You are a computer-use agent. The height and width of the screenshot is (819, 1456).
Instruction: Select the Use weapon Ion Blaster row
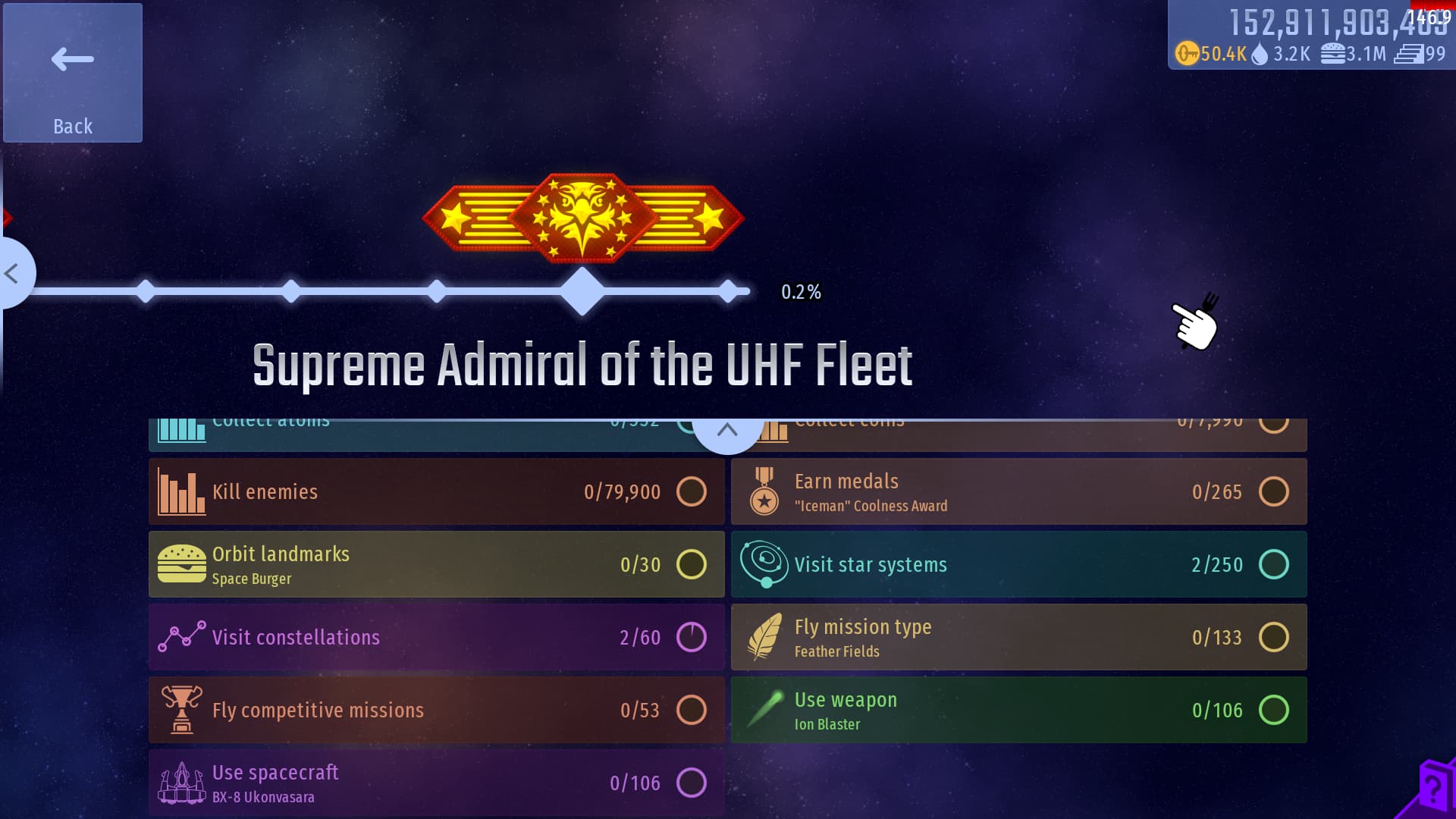(1018, 710)
